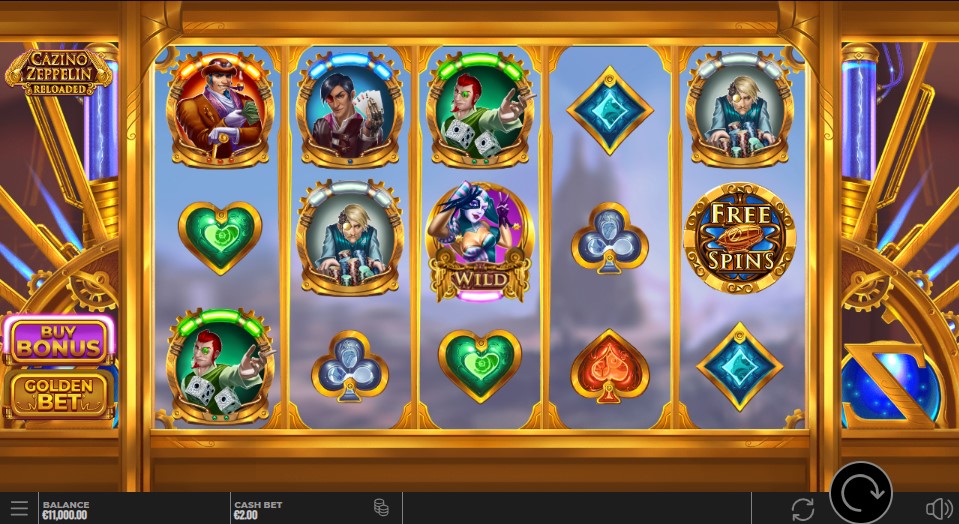Open the autoplay settings

(802, 508)
